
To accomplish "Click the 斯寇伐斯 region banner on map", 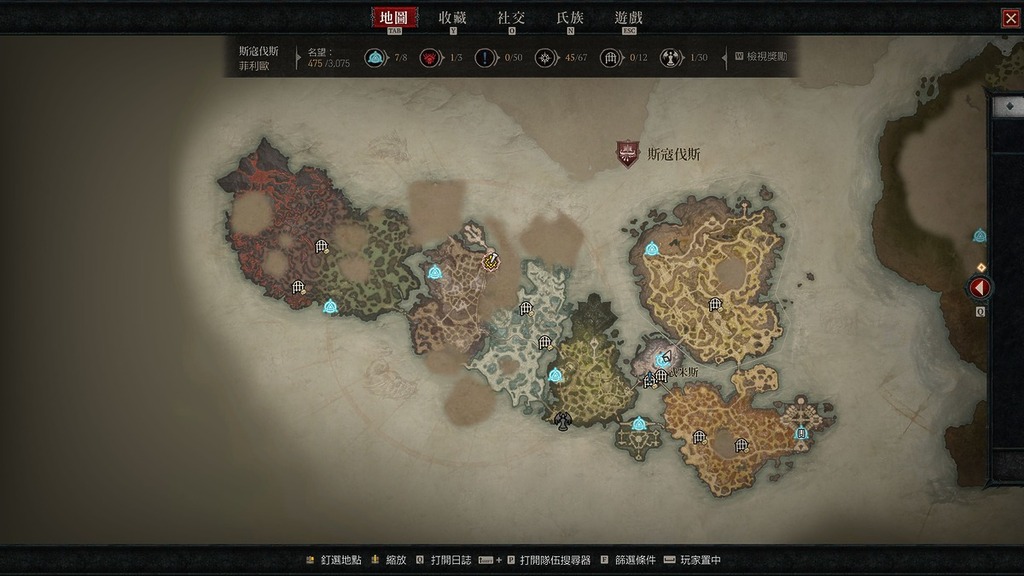I will (x=627, y=154).
